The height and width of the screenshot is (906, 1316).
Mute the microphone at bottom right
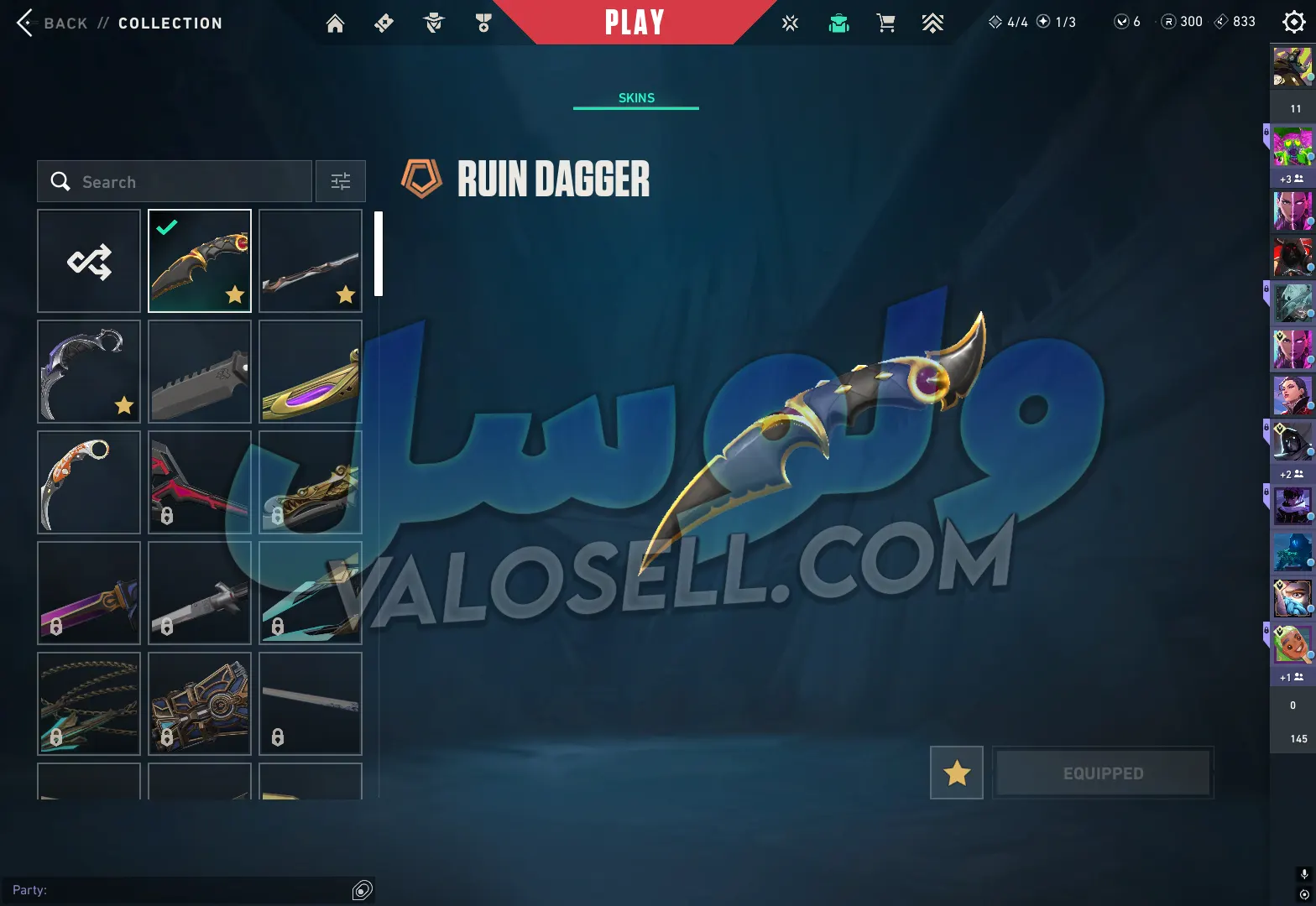pos(1303,872)
